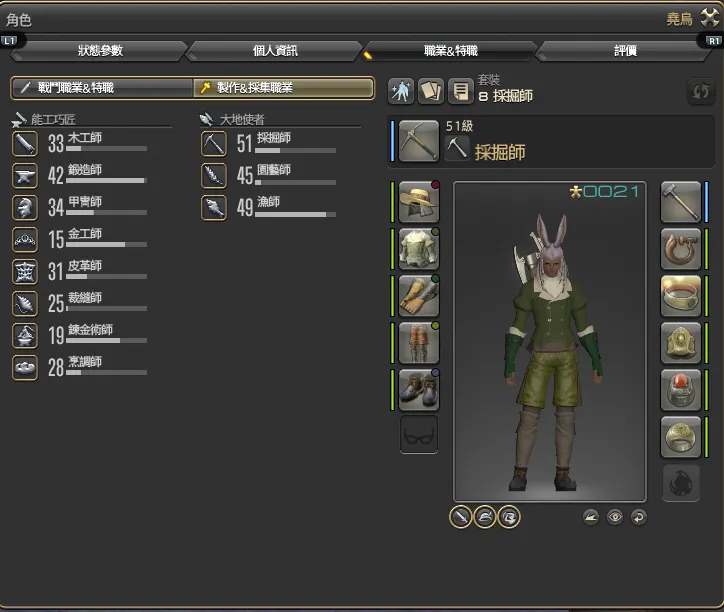Select the straw hat head slot
The width and height of the screenshot is (724, 612).
[419, 202]
